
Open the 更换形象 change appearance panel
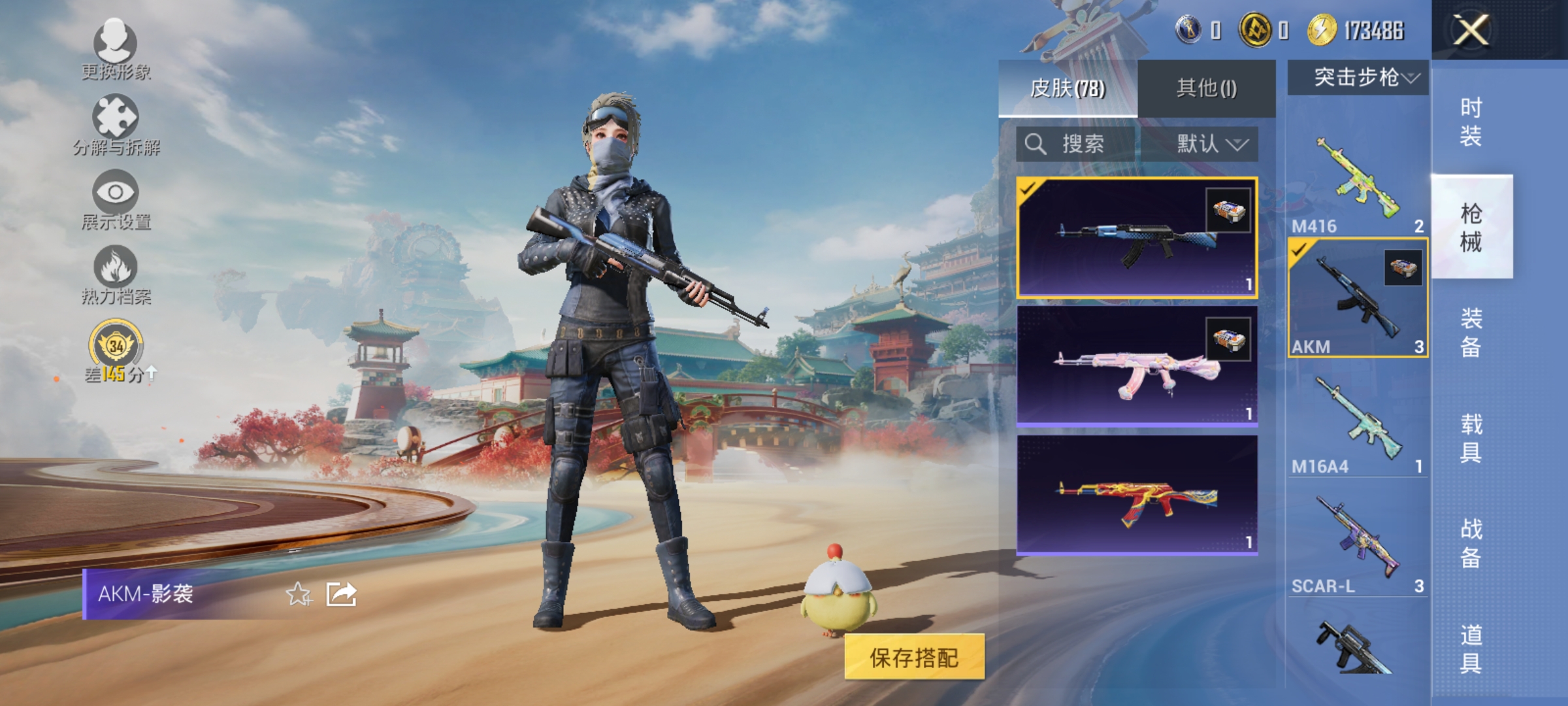point(114,49)
